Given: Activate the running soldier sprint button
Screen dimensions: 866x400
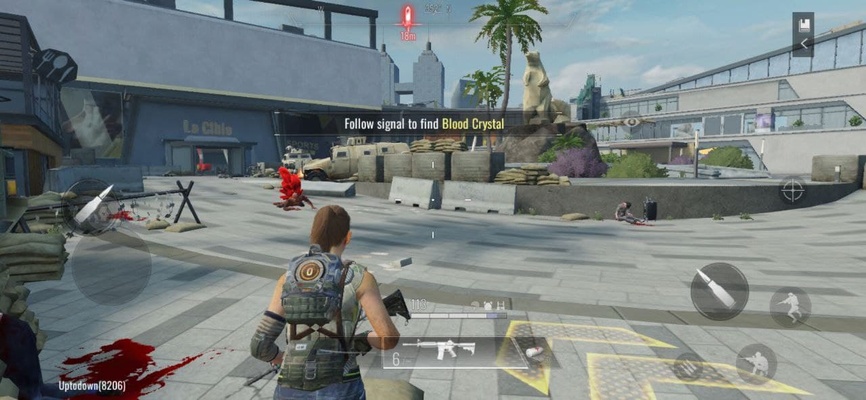Looking at the screenshot, I should pyautogui.click(x=790, y=306).
